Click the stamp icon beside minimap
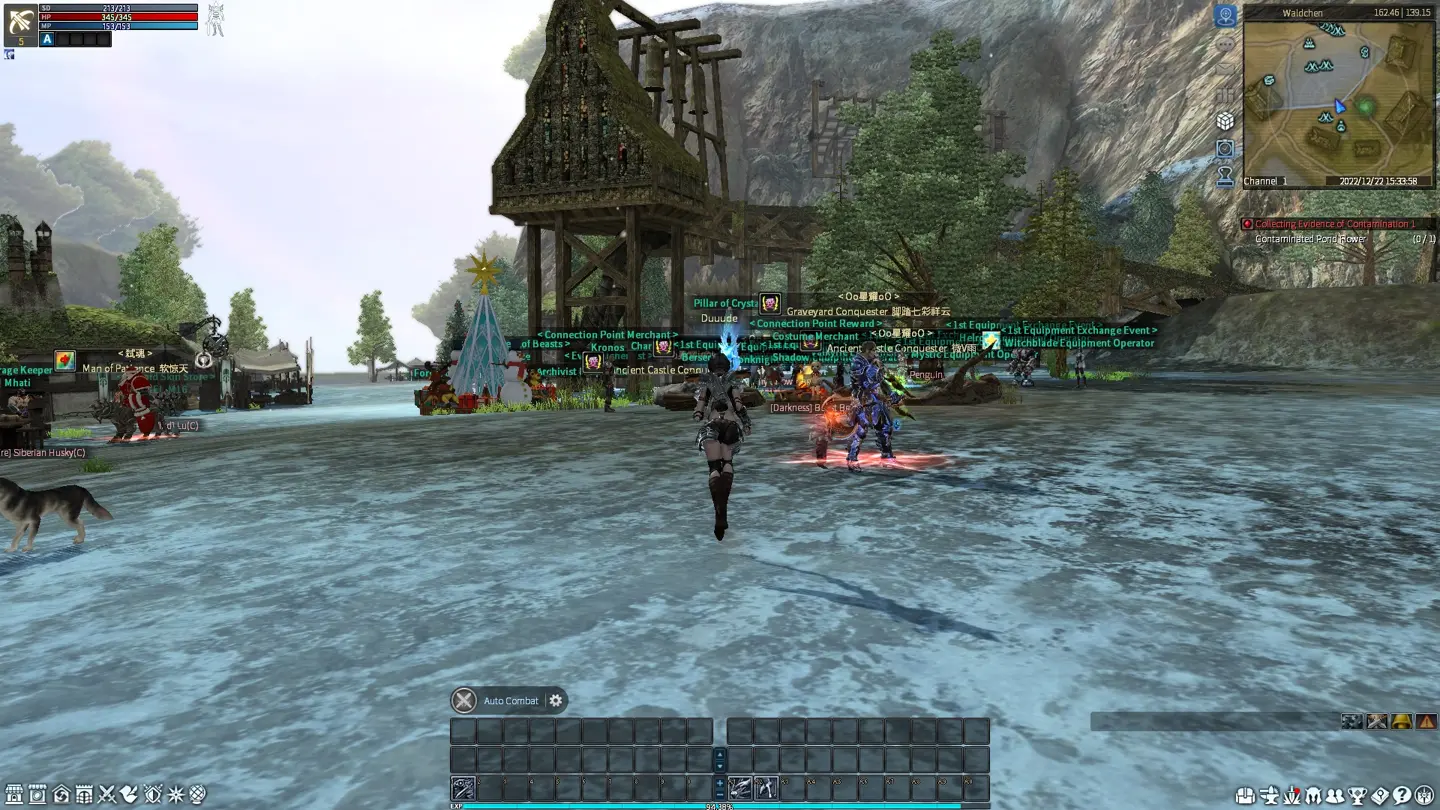 coord(1225,177)
